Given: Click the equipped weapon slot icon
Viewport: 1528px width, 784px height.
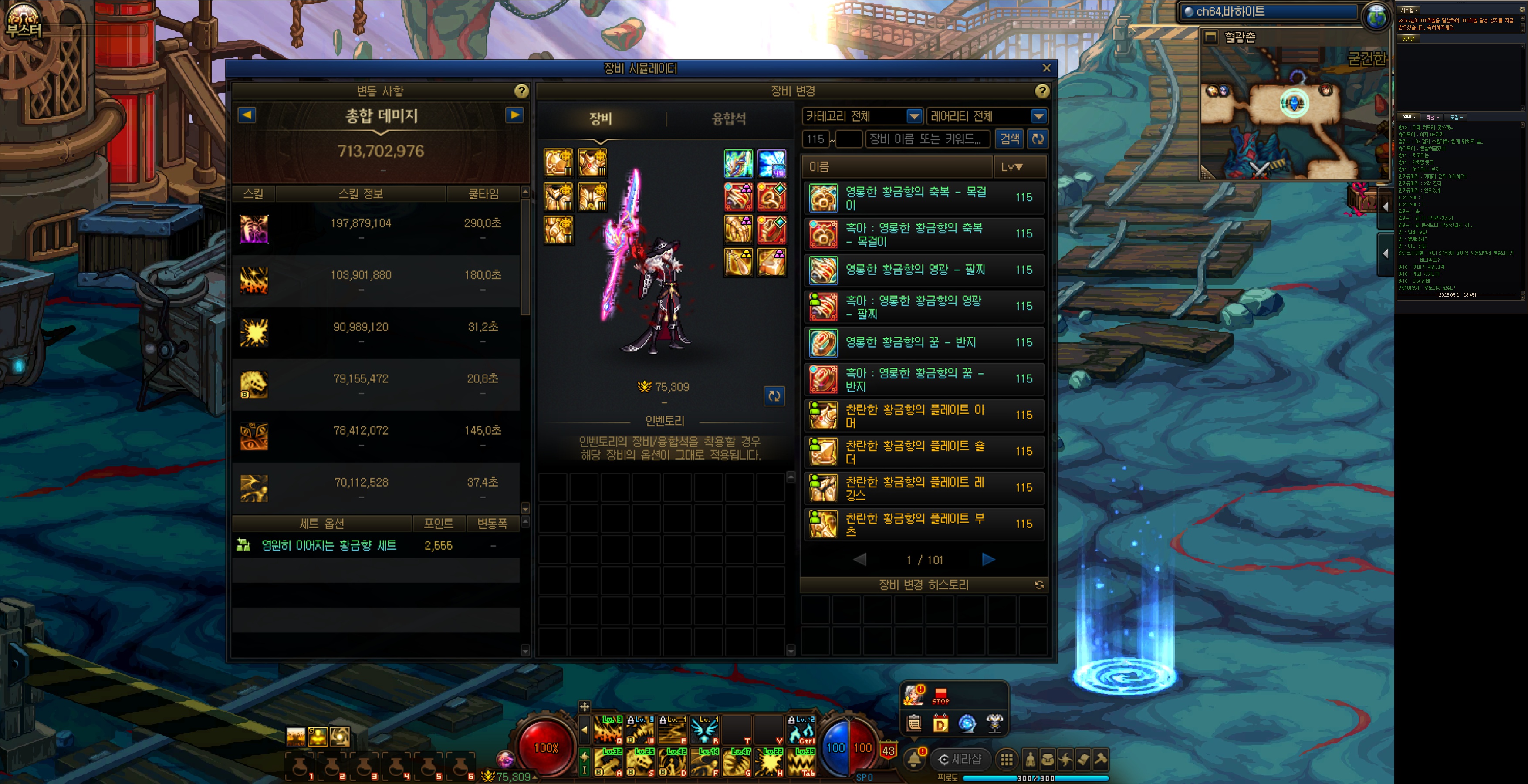Looking at the screenshot, I should (x=738, y=164).
